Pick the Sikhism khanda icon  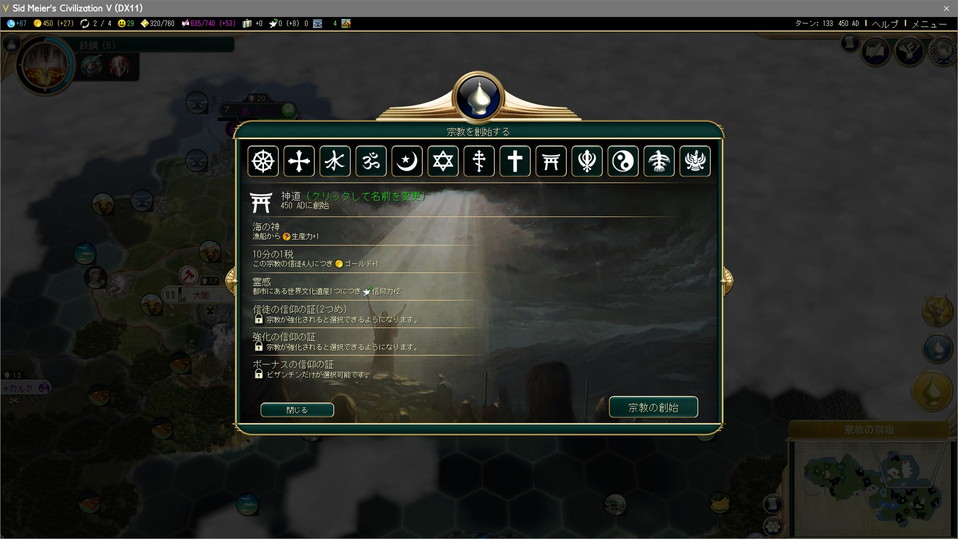[x=587, y=161]
